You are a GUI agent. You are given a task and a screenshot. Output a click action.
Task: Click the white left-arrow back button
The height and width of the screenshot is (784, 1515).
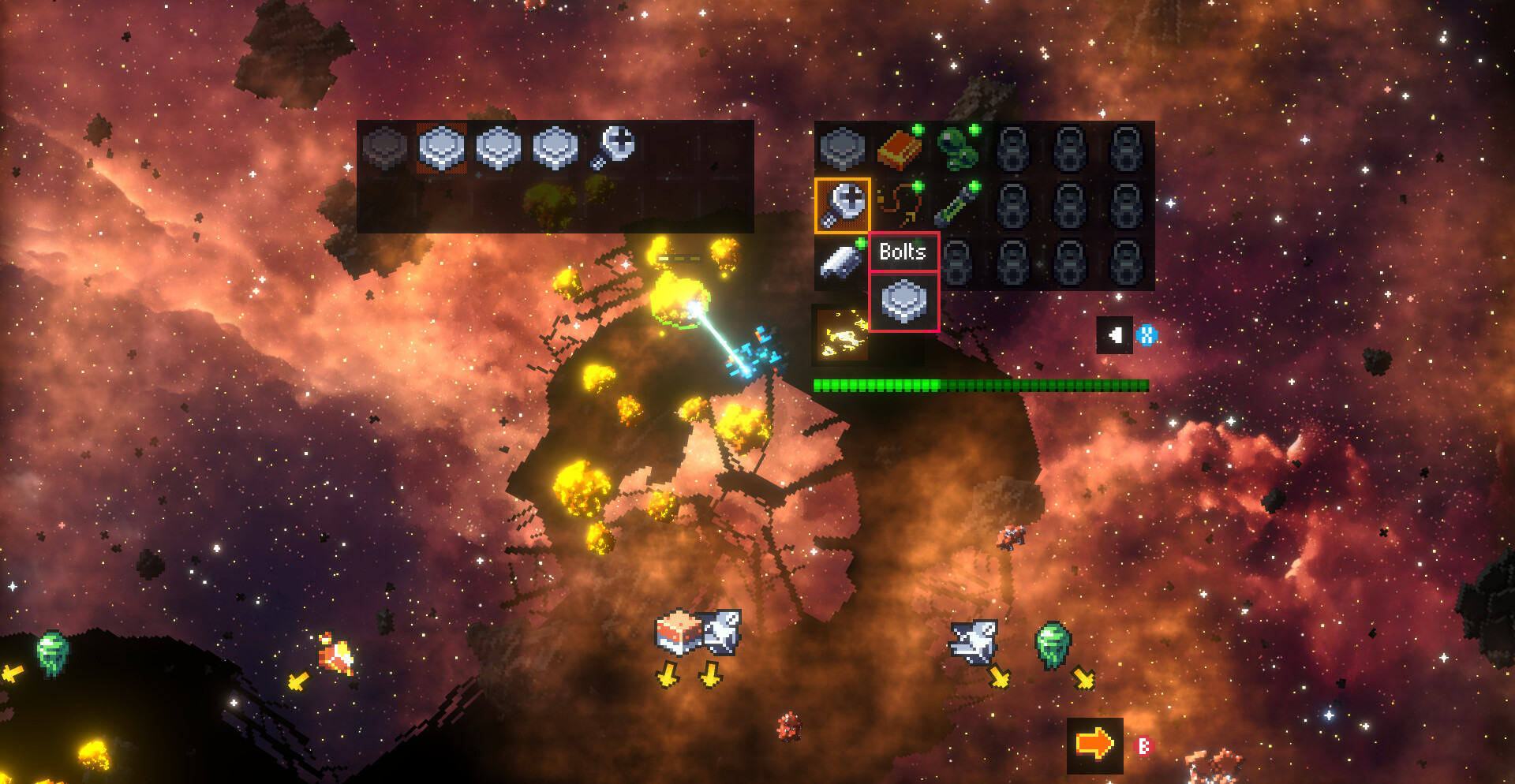(x=1114, y=335)
